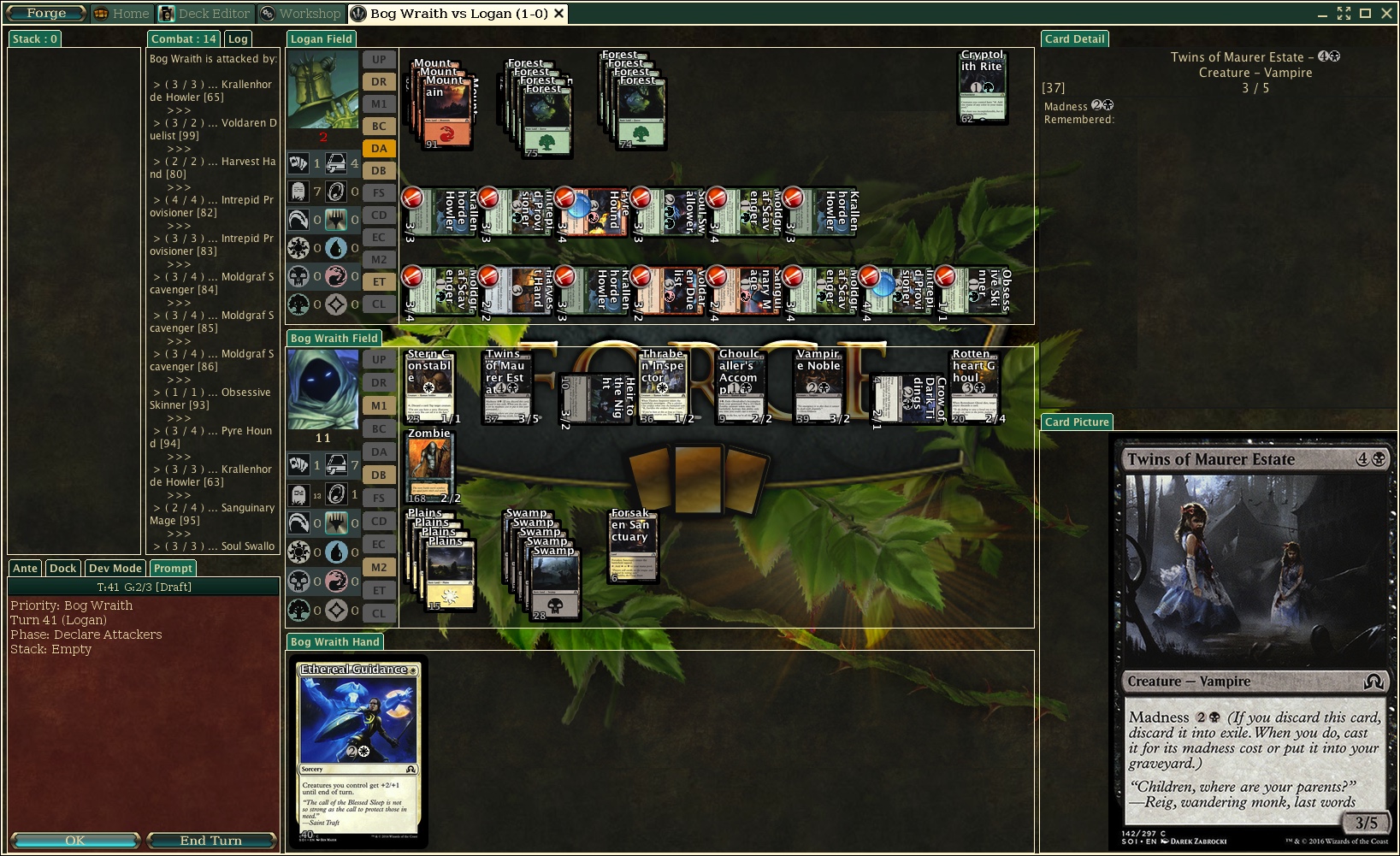The image size is (1400, 856).
Task: Switch to the Dev Mode tab
Action: coord(115,568)
